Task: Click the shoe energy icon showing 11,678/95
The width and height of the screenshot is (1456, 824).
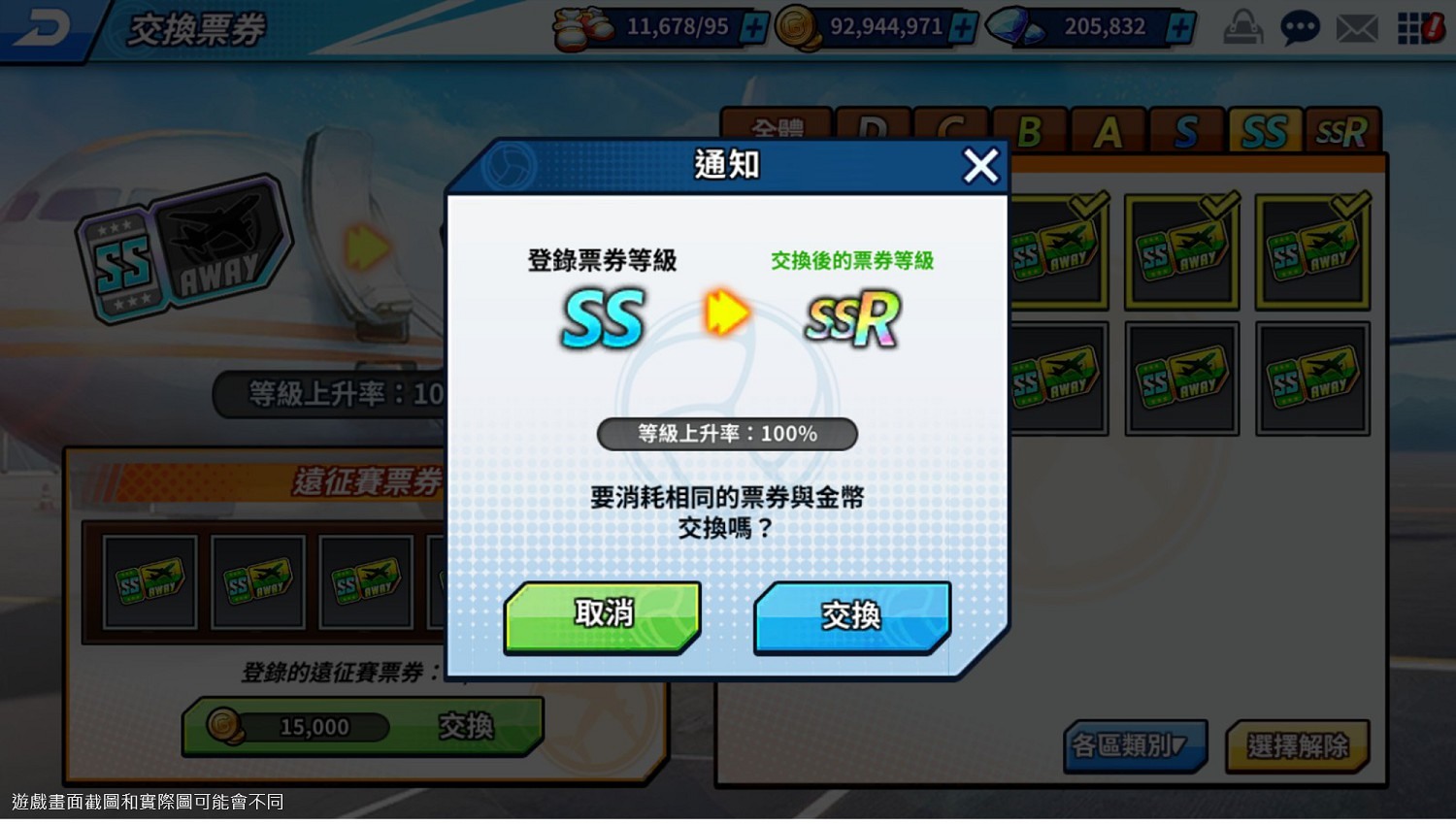Action: (582, 27)
